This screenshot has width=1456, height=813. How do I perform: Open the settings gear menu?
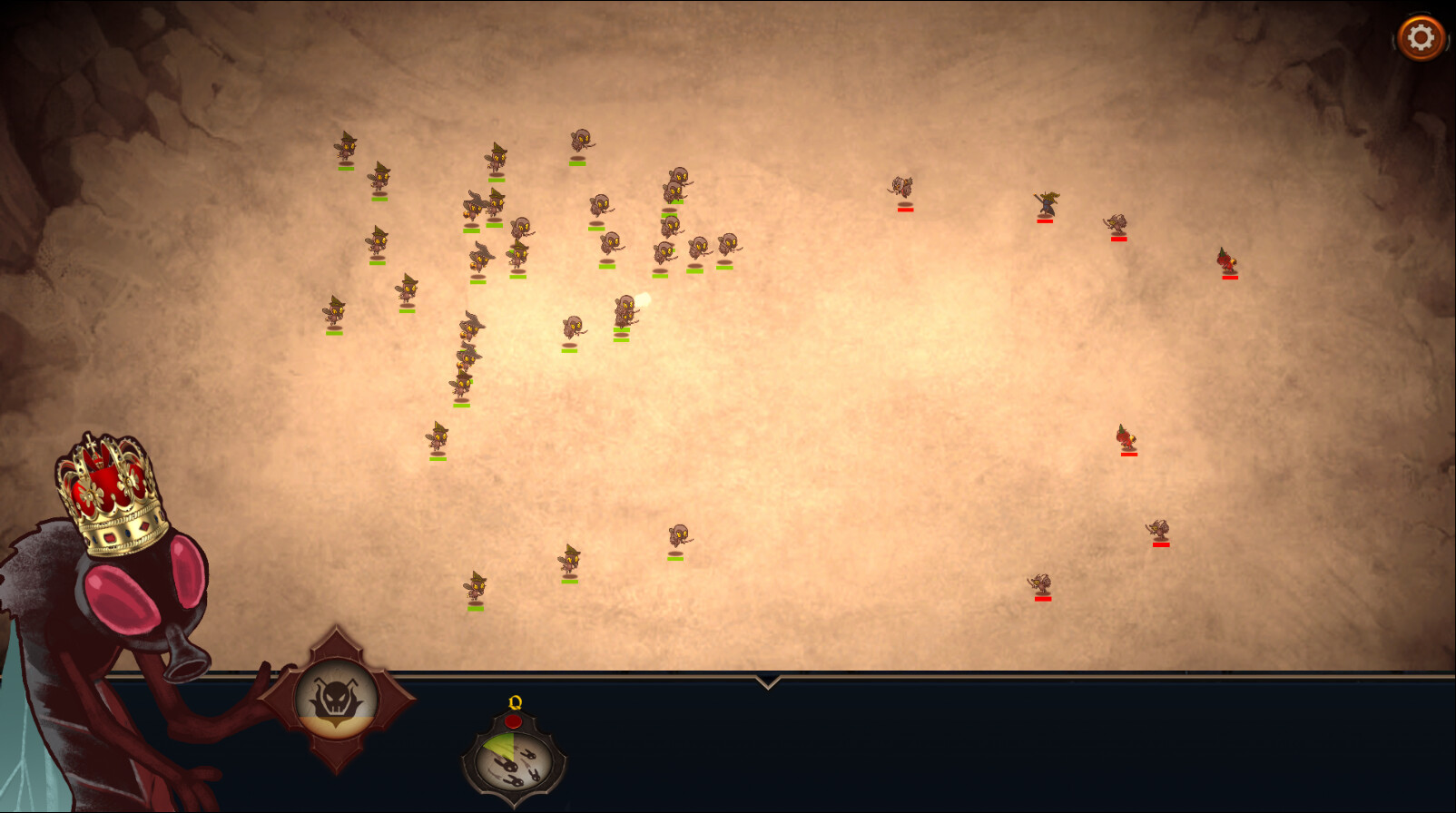pos(1421,35)
